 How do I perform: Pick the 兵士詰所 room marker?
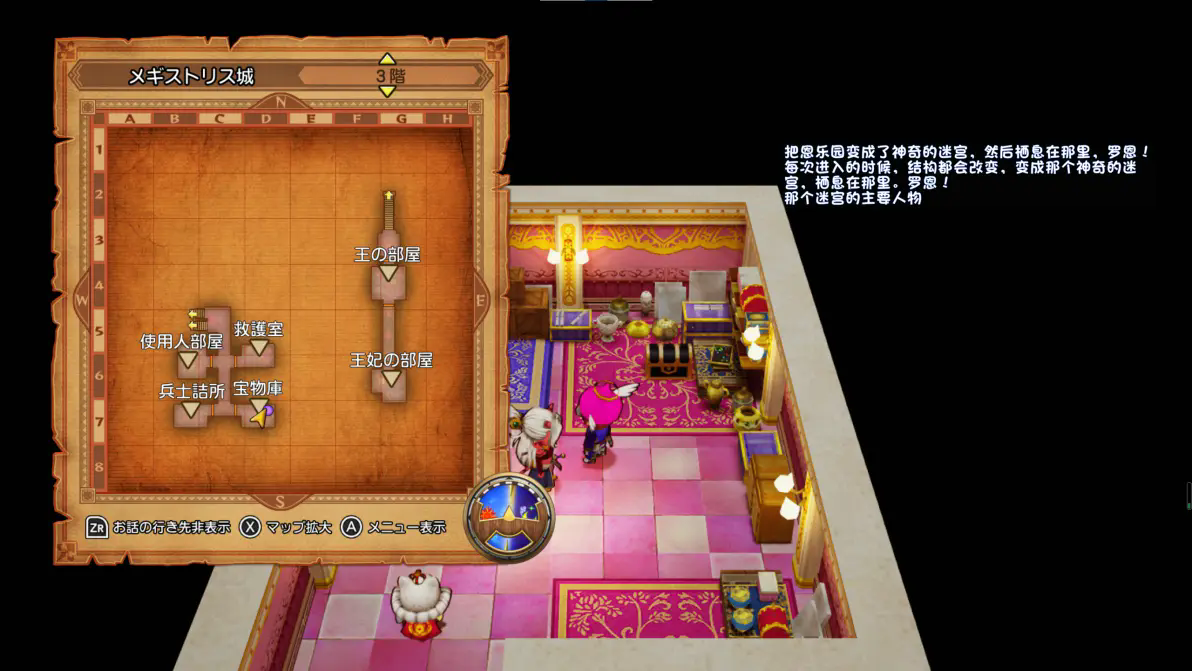[x=189, y=410]
